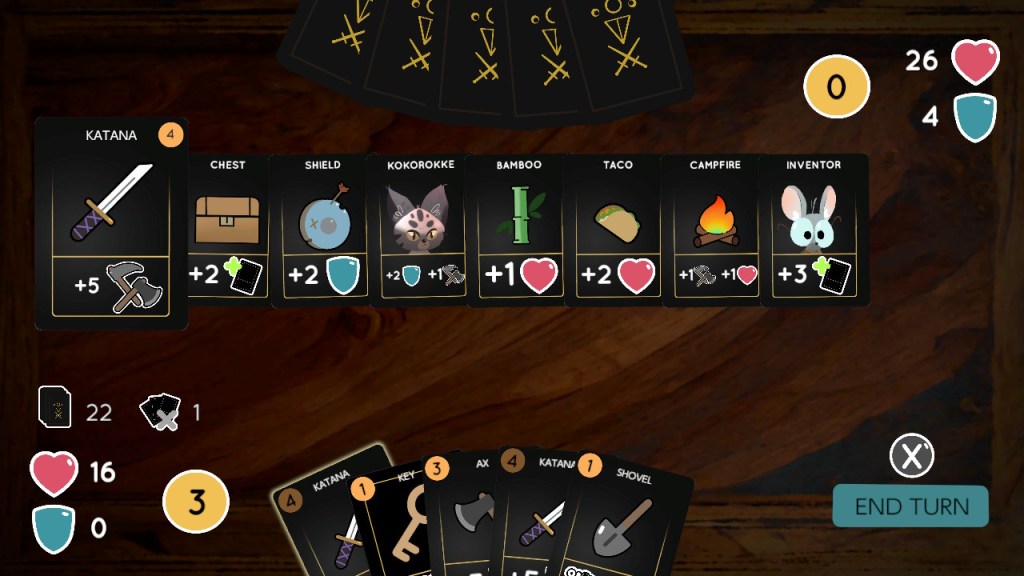The width and height of the screenshot is (1024, 576).
Task: Choose the Taco card
Action: (616, 228)
